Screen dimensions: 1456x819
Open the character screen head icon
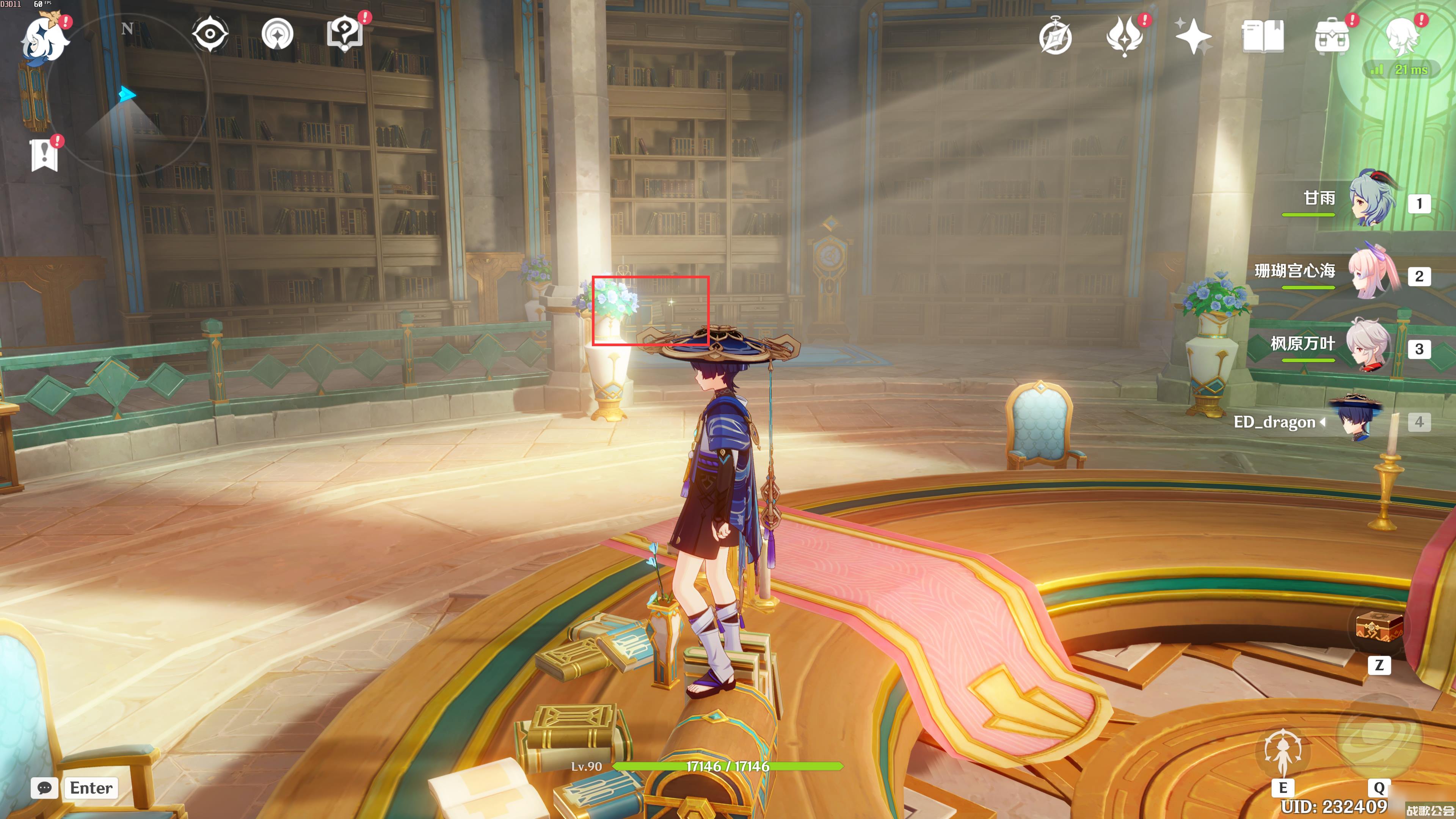point(1401,36)
